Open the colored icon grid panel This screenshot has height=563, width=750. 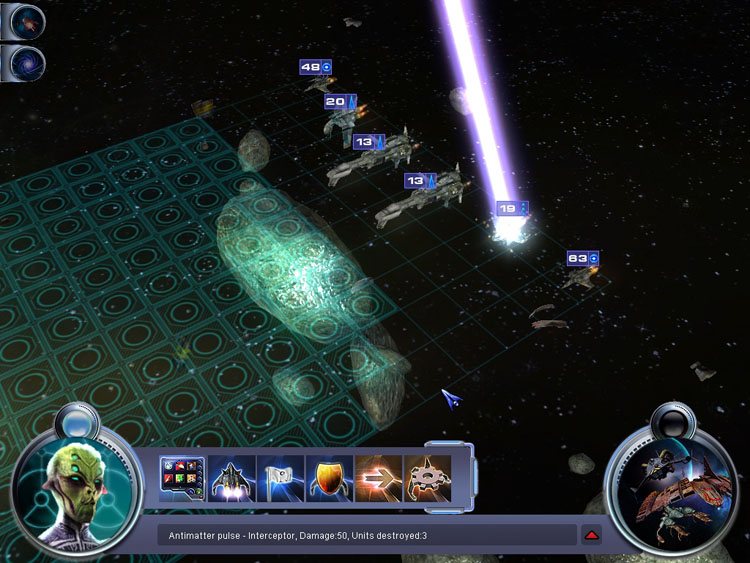182,479
